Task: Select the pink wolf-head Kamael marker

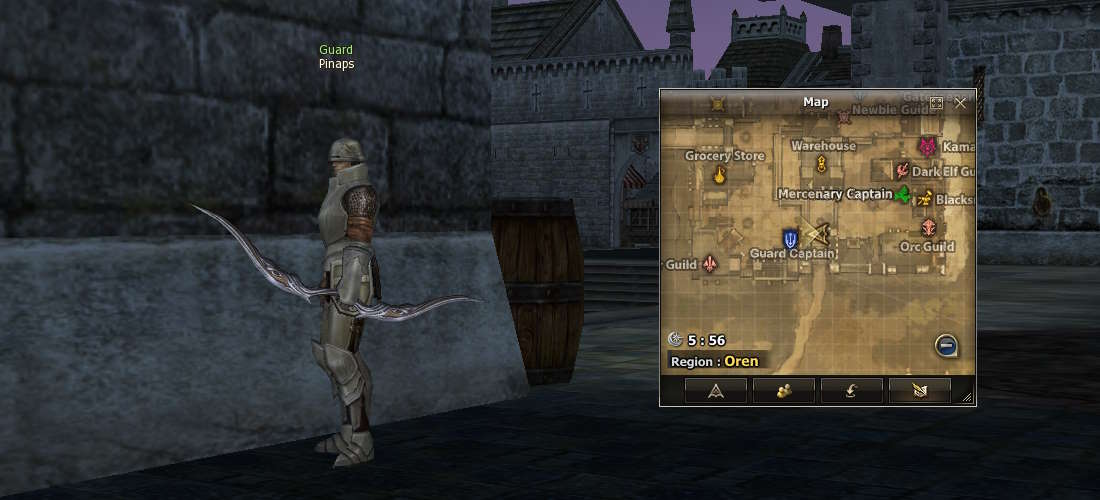Action: pyautogui.click(x=928, y=147)
